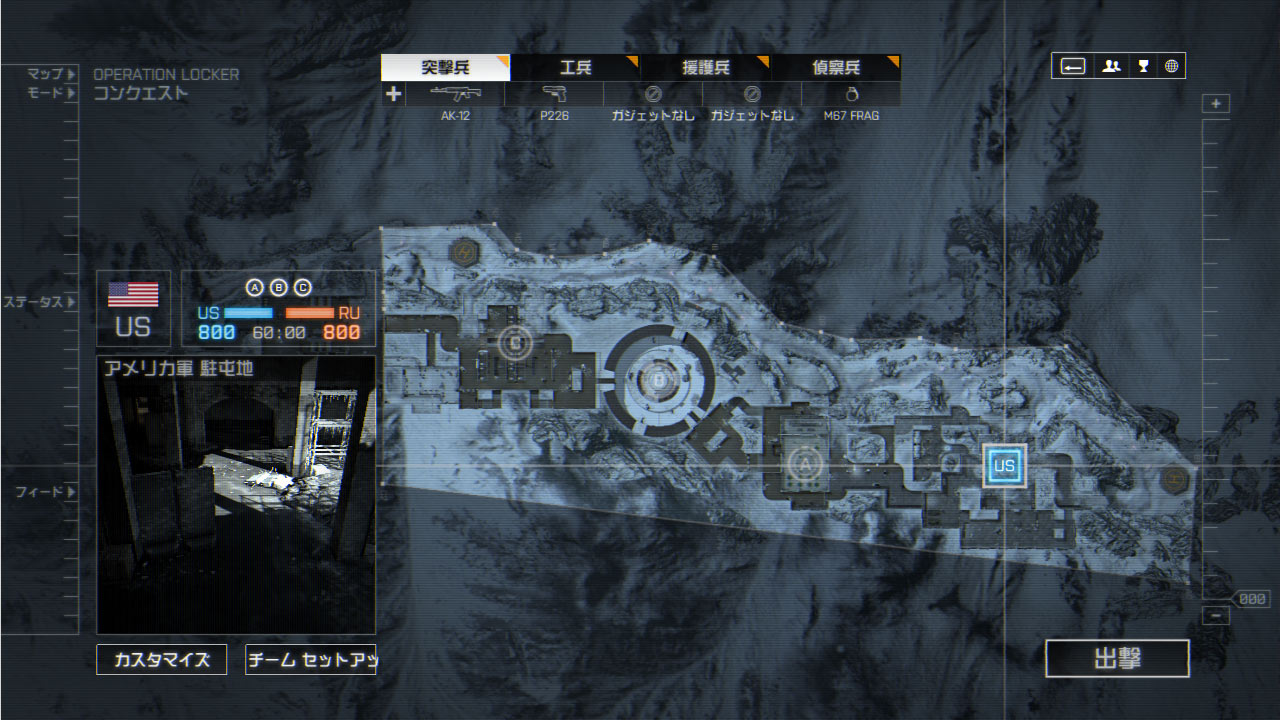This screenshot has width=1280, height=720.
Task: Open the カスタマイズ customize menu
Action: [162, 660]
